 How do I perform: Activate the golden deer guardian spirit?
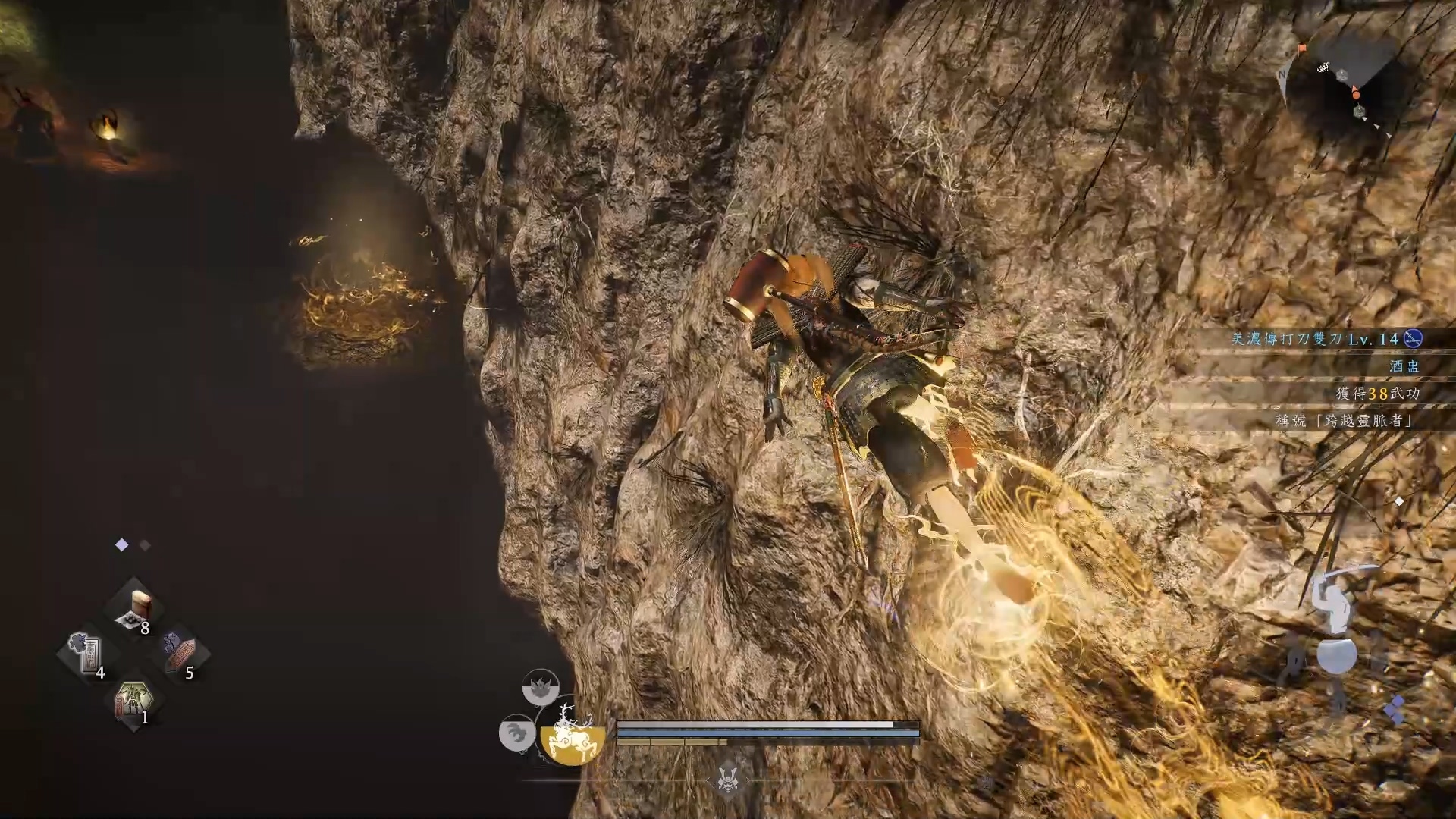573,735
